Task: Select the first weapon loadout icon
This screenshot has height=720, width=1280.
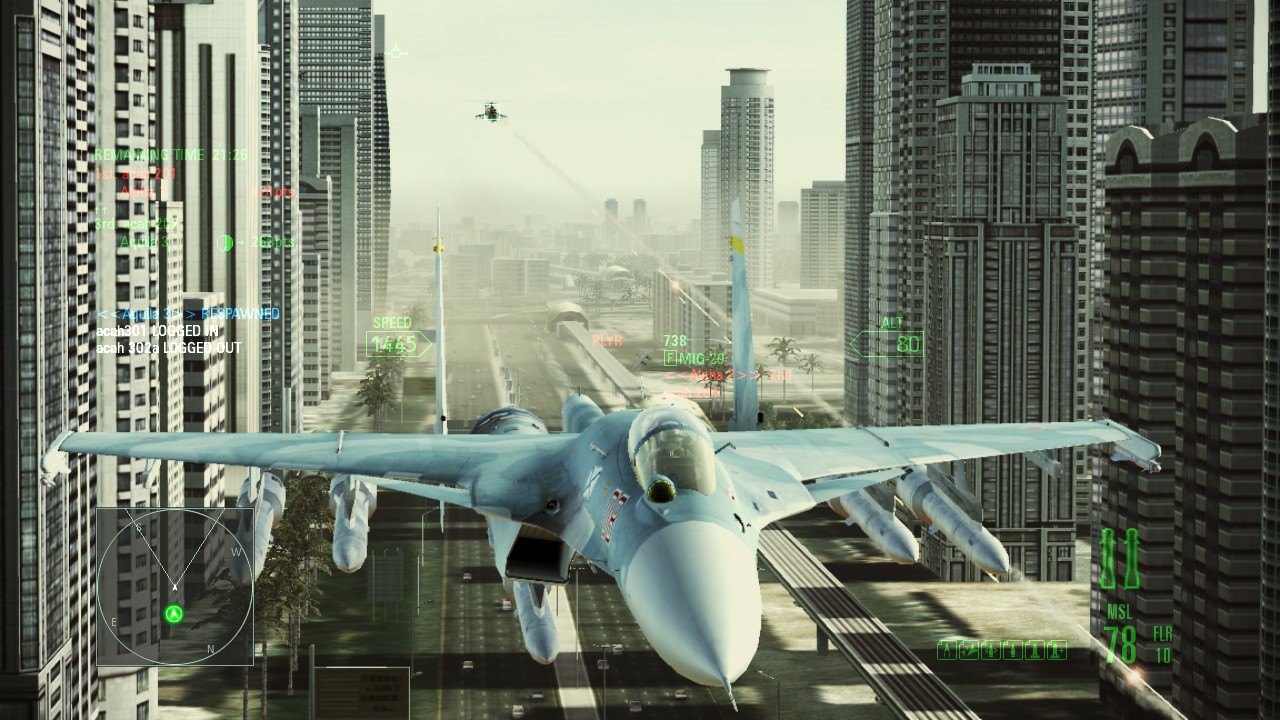Action: (x=947, y=650)
